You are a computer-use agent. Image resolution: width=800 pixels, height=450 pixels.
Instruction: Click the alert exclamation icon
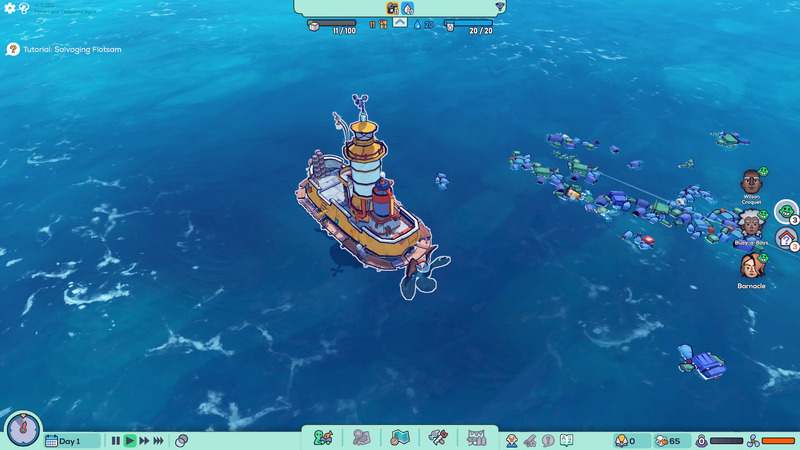tap(548, 440)
